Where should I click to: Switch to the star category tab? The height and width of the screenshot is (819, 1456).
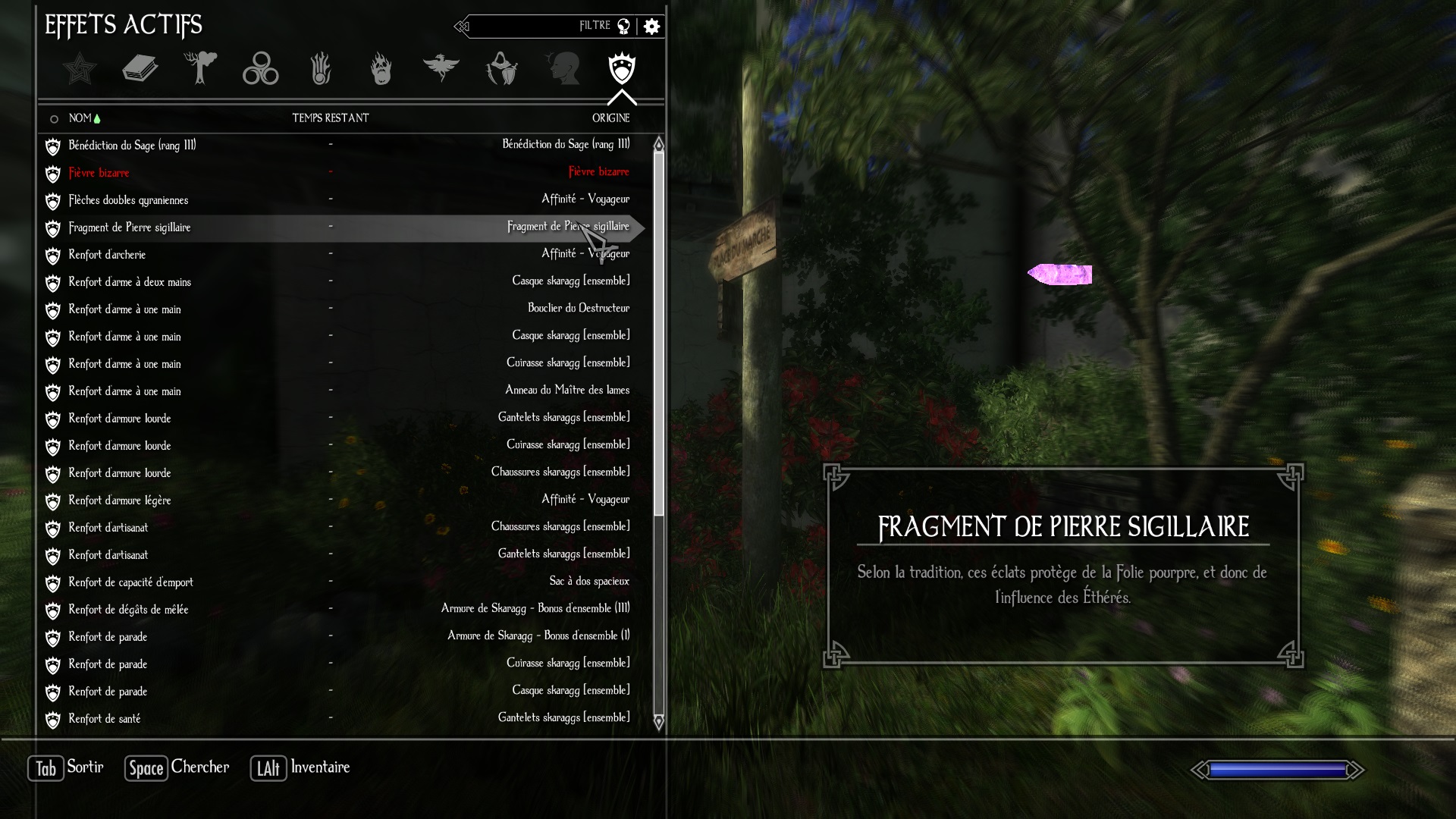click(x=80, y=69)
